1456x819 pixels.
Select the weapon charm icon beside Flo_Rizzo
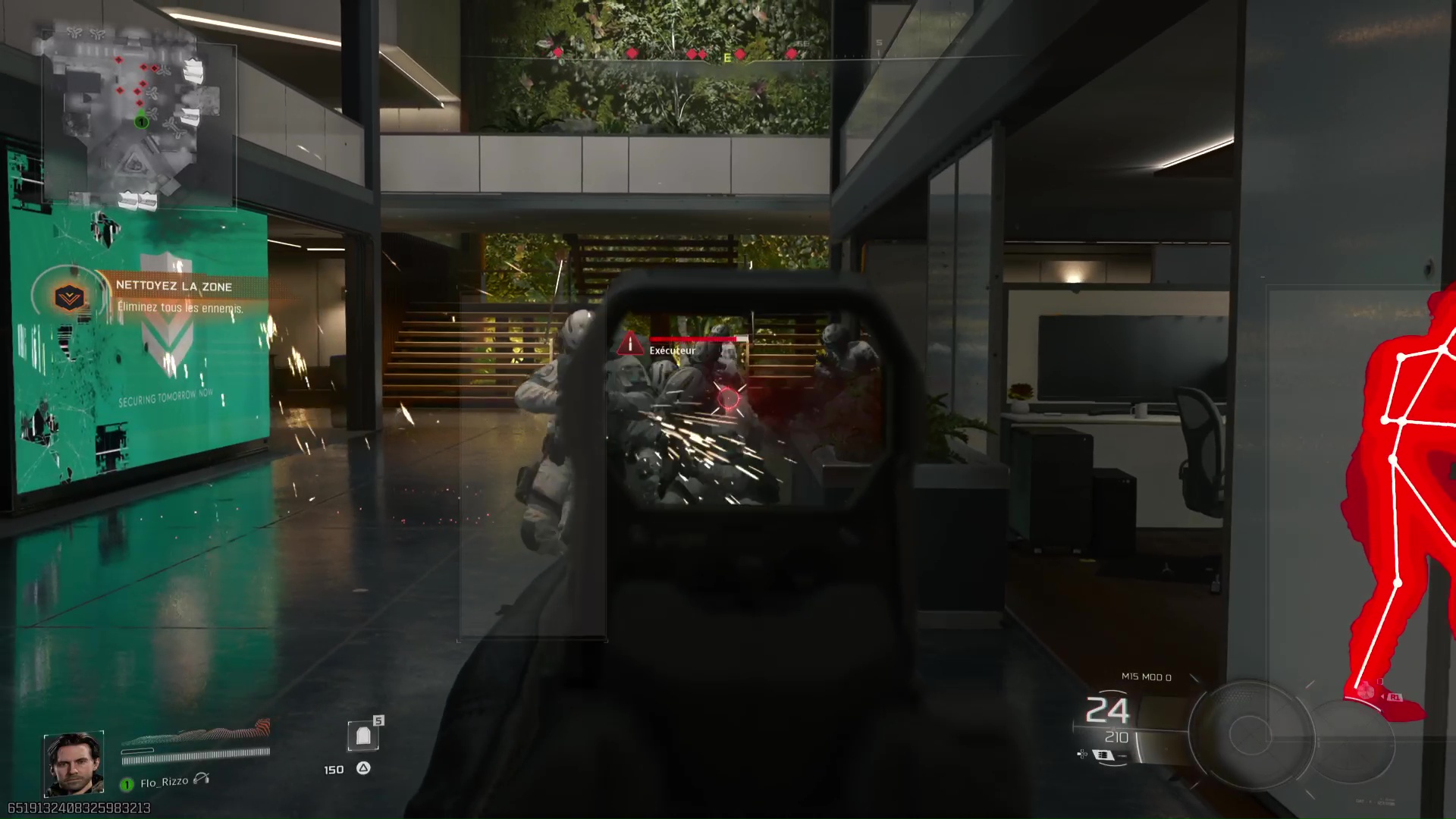point(199,780)
